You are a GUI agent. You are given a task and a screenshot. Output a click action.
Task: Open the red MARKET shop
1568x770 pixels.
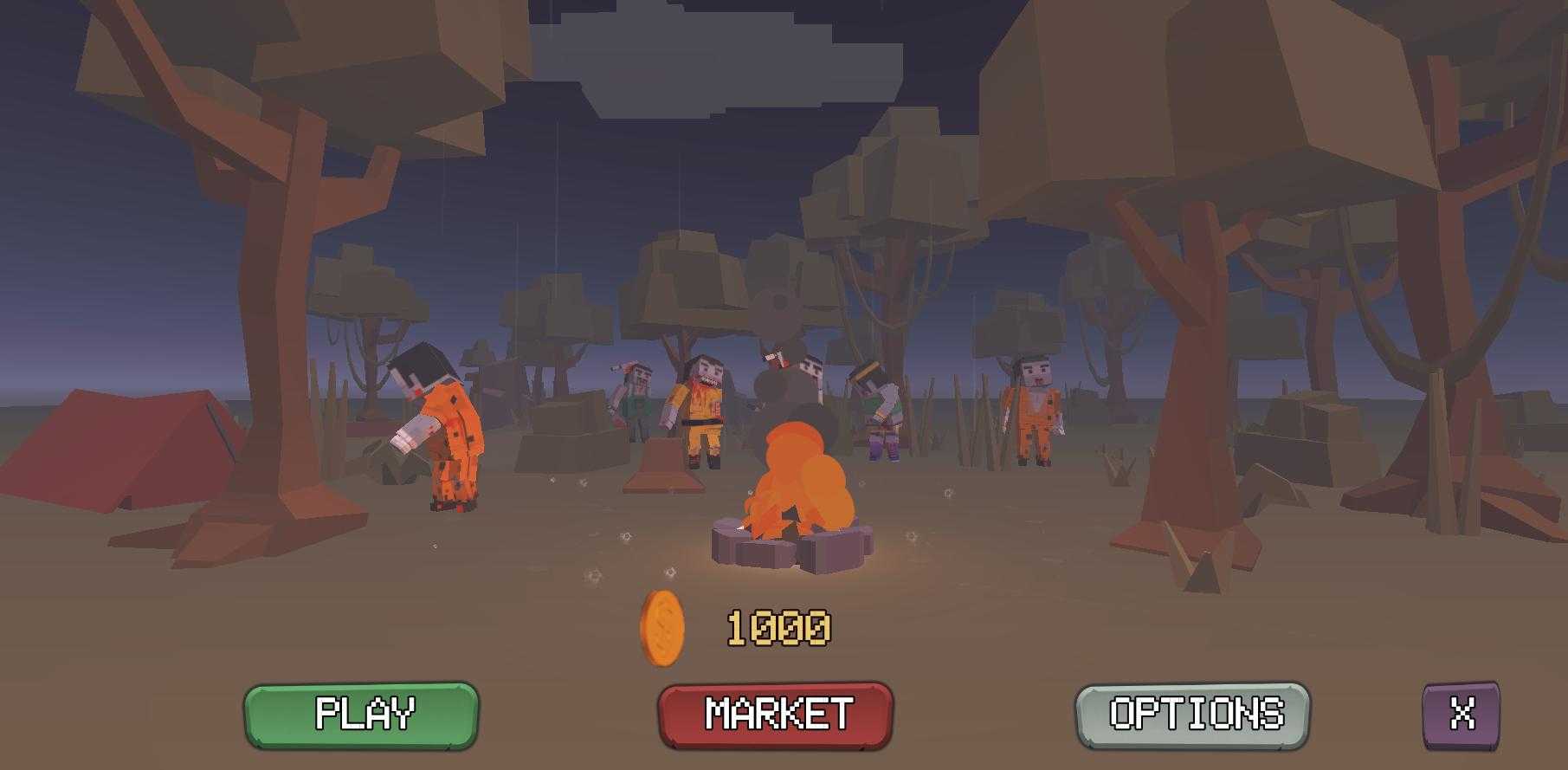776,715
